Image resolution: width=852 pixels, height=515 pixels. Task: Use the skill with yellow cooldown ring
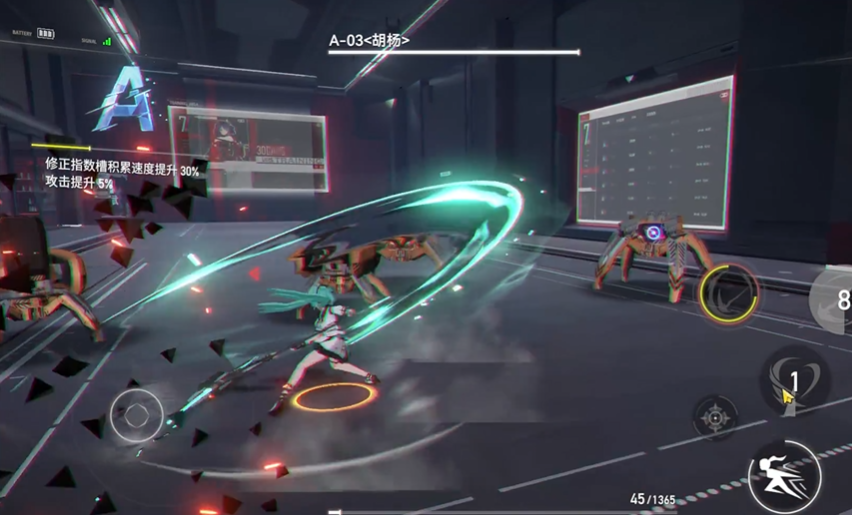click(729, 294)
